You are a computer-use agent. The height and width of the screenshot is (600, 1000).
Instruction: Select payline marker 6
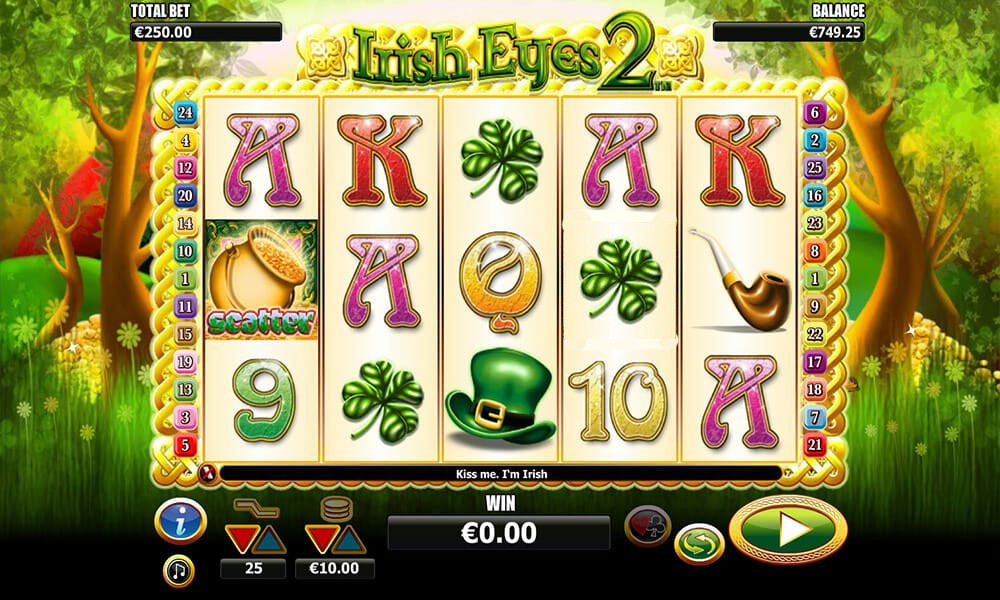coord(815,114)
